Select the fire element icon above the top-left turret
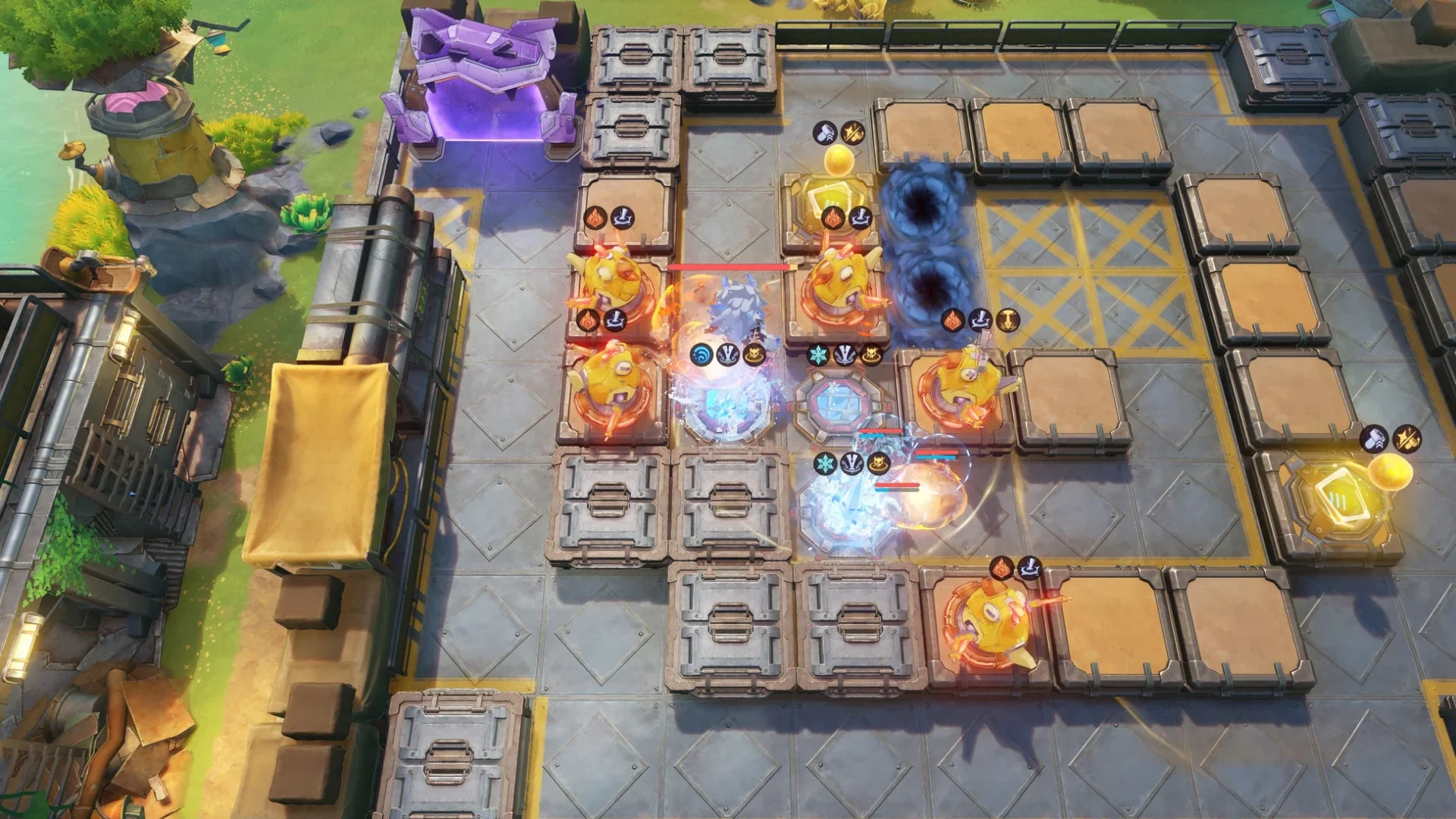 tap(595, 218)
